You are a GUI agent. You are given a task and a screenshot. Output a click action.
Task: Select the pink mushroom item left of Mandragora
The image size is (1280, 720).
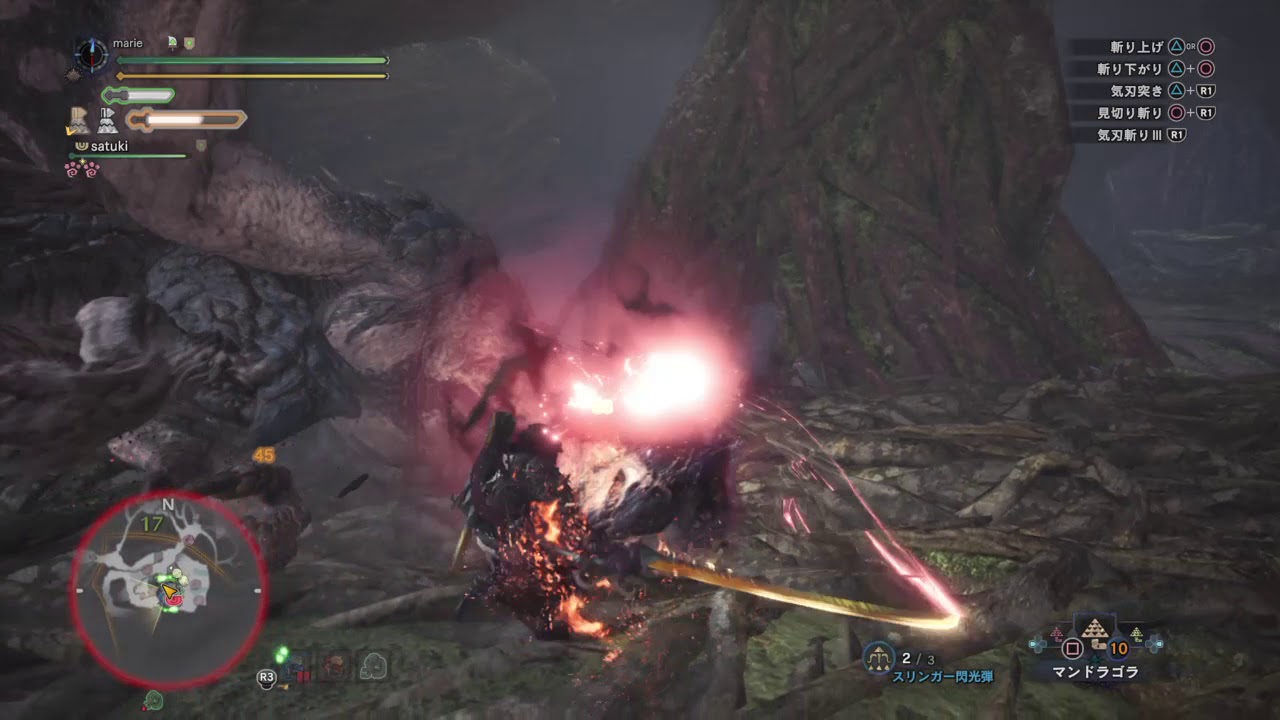[1056, 634]
